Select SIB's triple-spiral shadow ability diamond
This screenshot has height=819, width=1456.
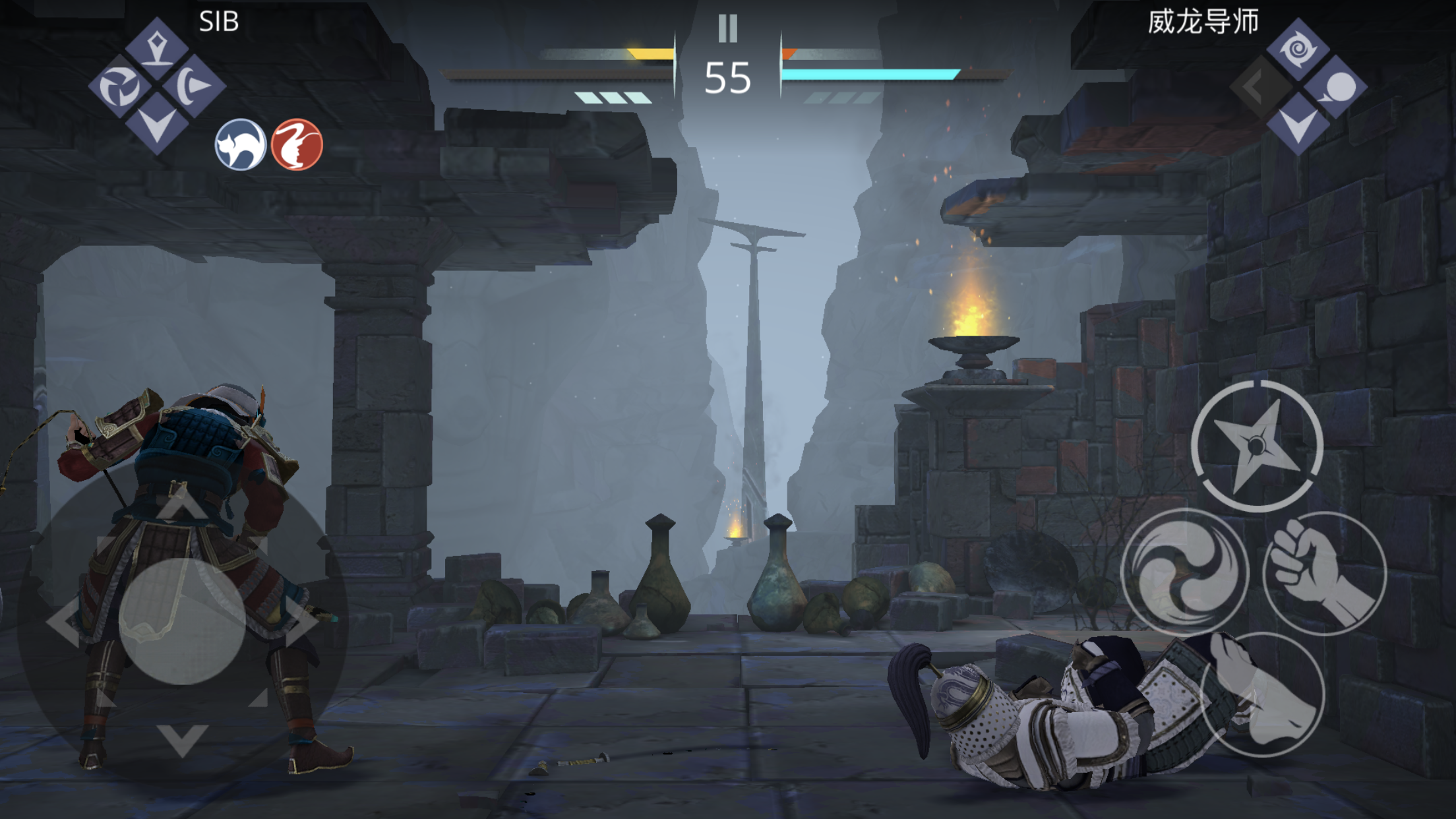click(119, 86)
